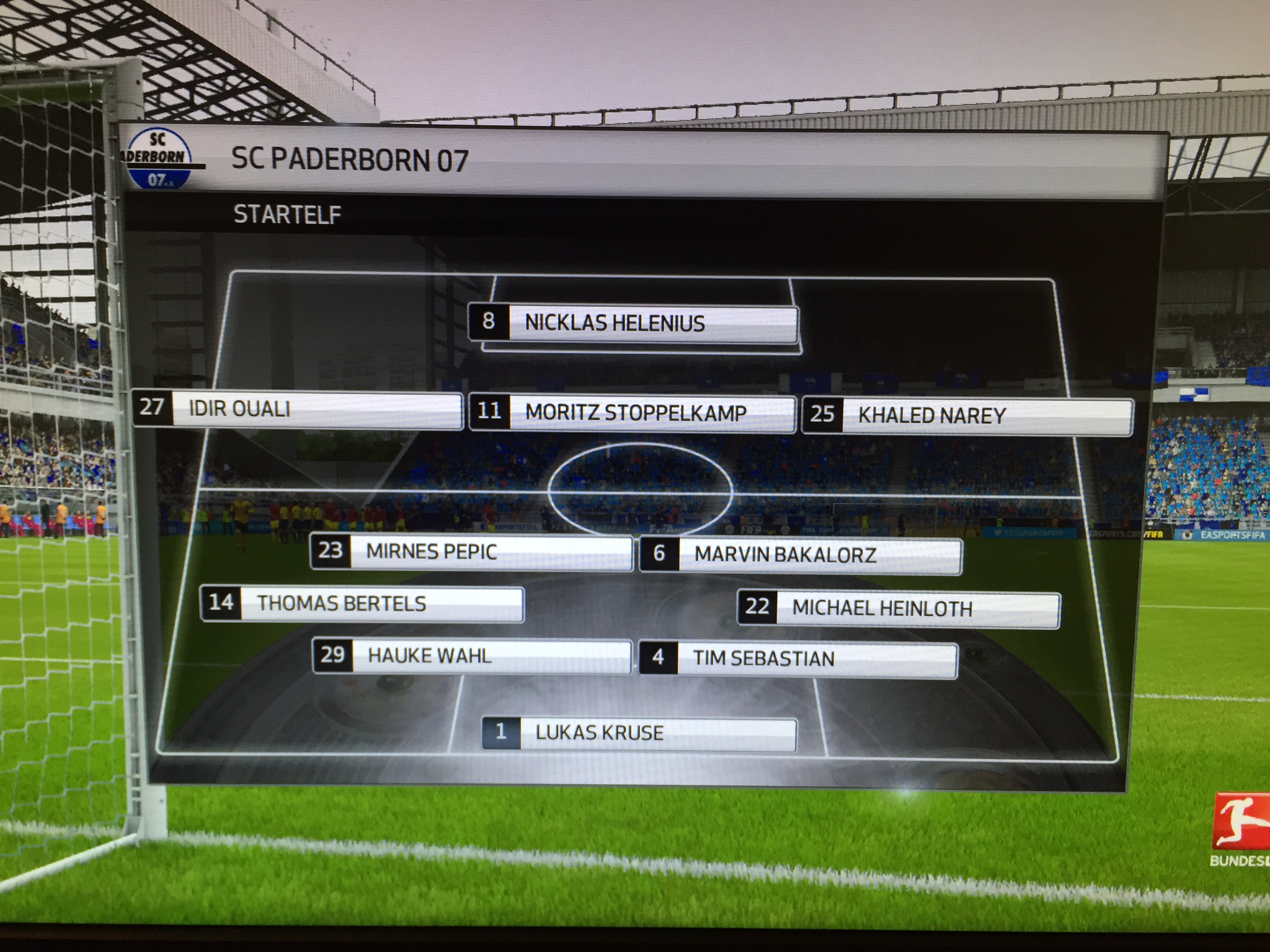Select Khaled Narey's lineup entry
The width and height of the screenshot is (1270, 952).
point(967,415)
